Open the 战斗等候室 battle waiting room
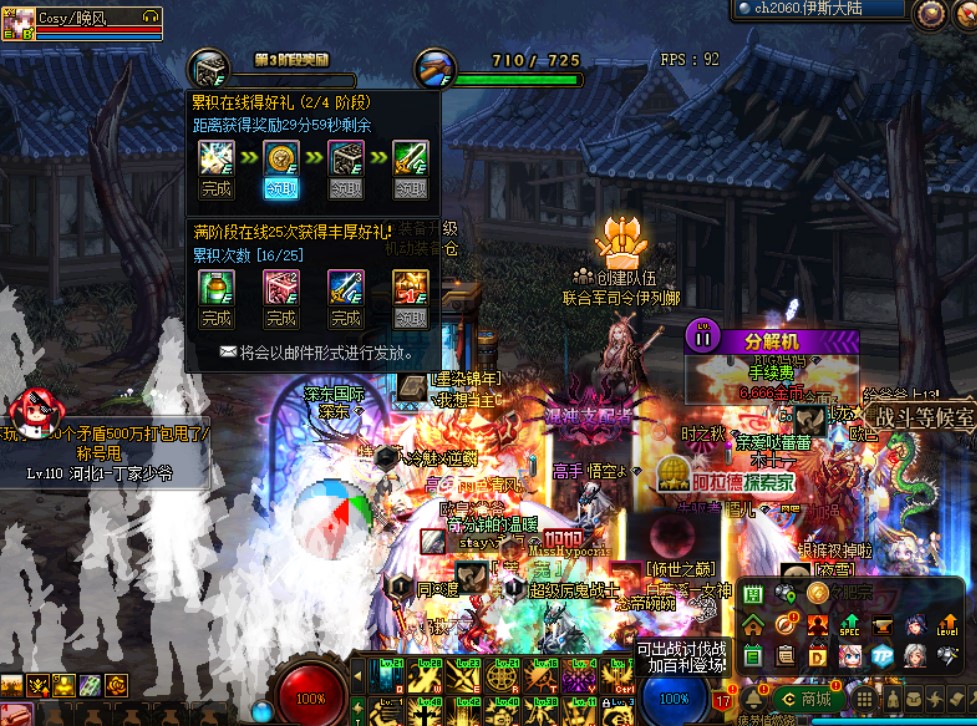Image resolution: width=977 pixels, height=726 pixels. 920,416
